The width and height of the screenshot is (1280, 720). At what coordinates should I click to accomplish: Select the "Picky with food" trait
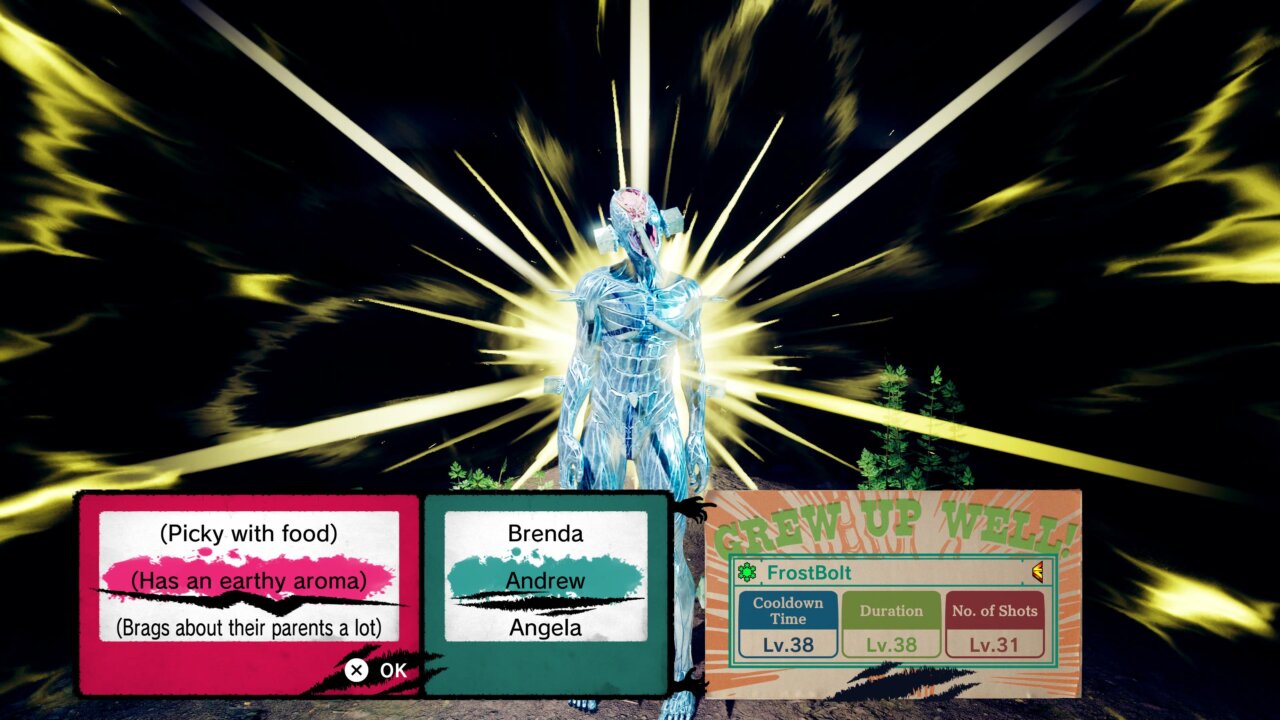pos(249,534)
